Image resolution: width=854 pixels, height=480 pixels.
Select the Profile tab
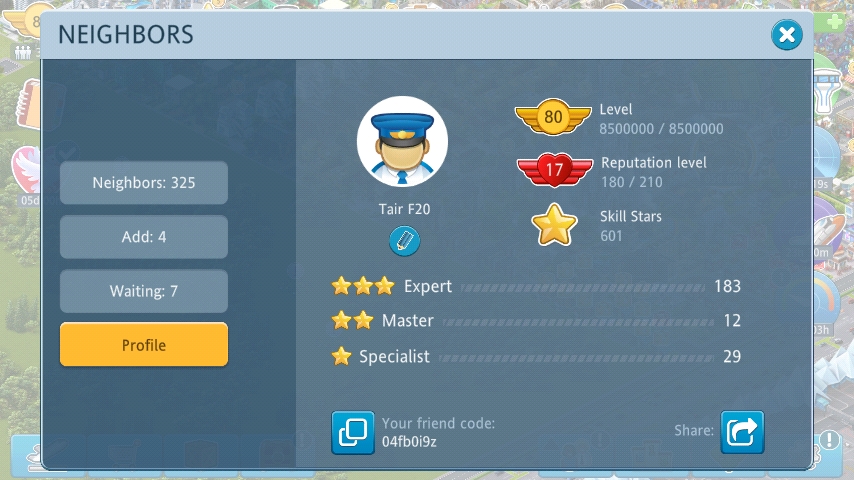[144, 345]
